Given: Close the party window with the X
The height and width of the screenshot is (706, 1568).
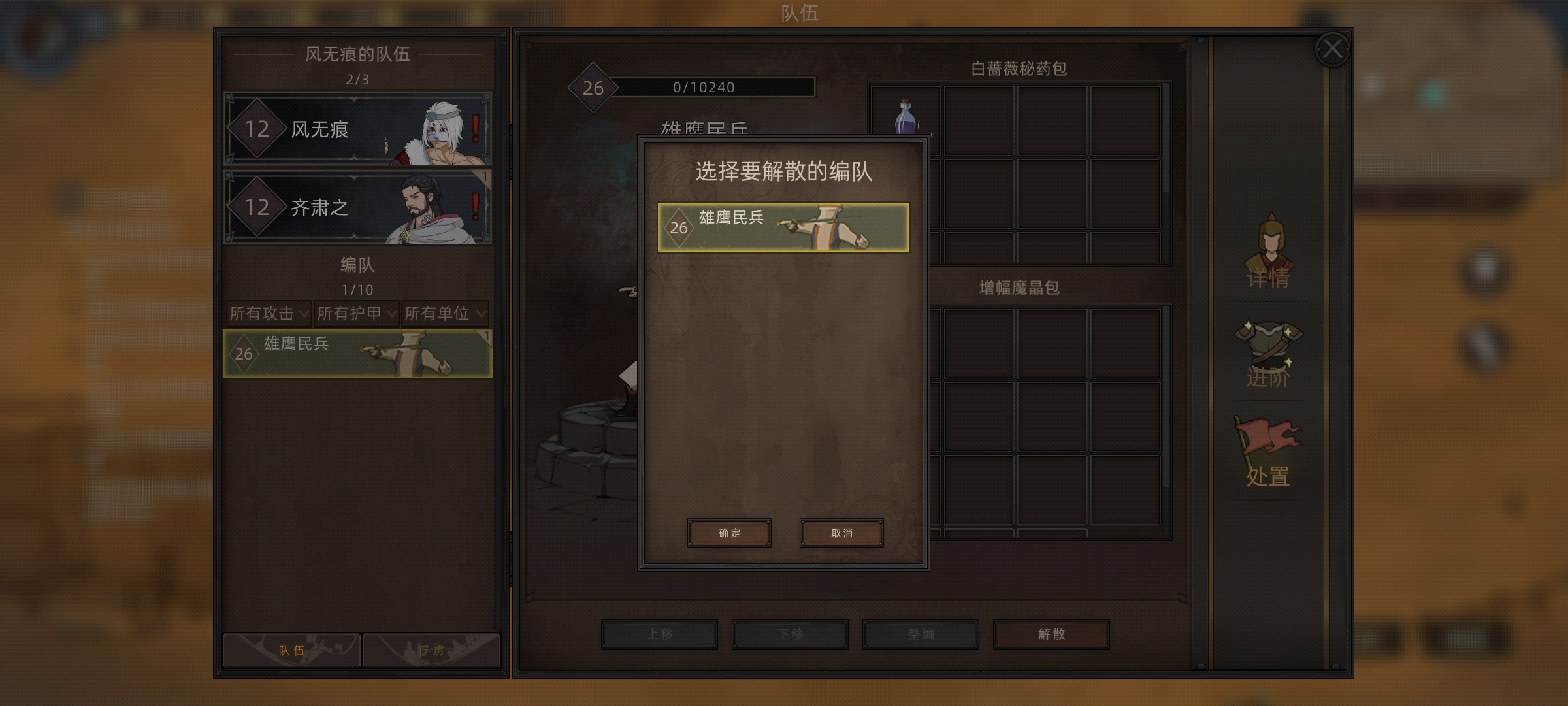Looking at the screenshot, I should (x=1332, y=49).
